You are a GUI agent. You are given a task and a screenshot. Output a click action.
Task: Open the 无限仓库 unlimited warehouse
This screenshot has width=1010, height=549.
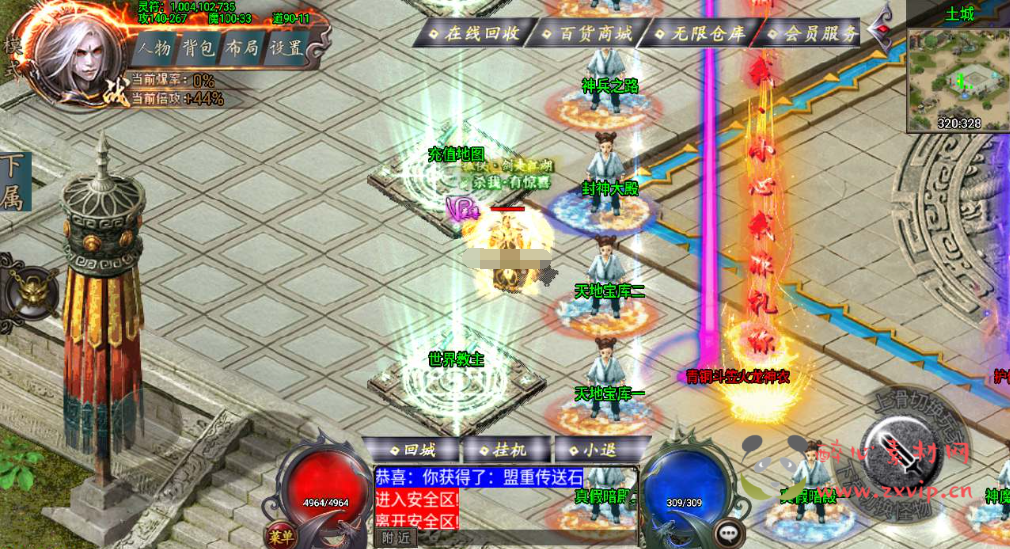pos(703,33)
